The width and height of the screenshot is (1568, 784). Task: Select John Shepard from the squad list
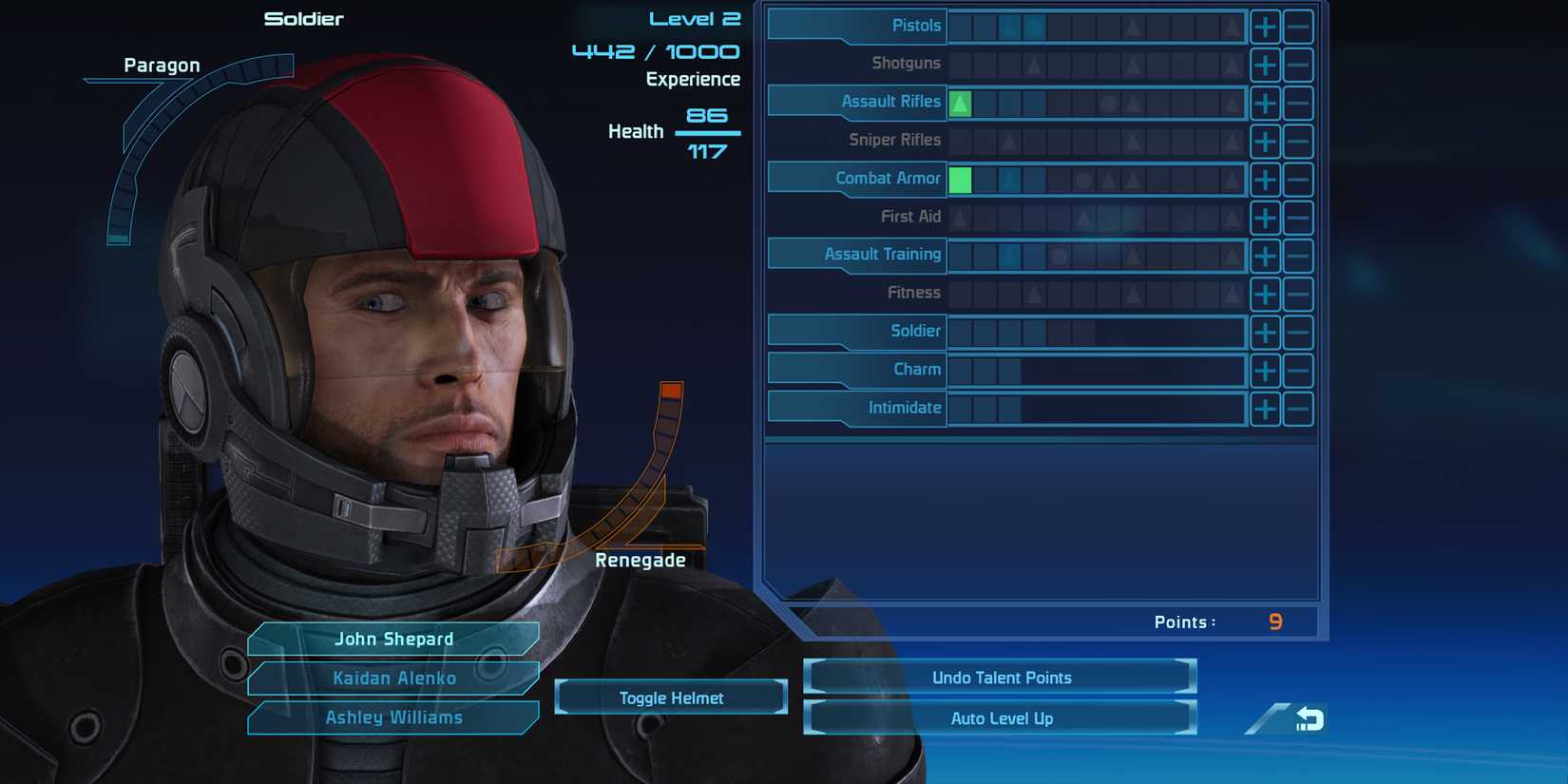[x=393, y=639]
